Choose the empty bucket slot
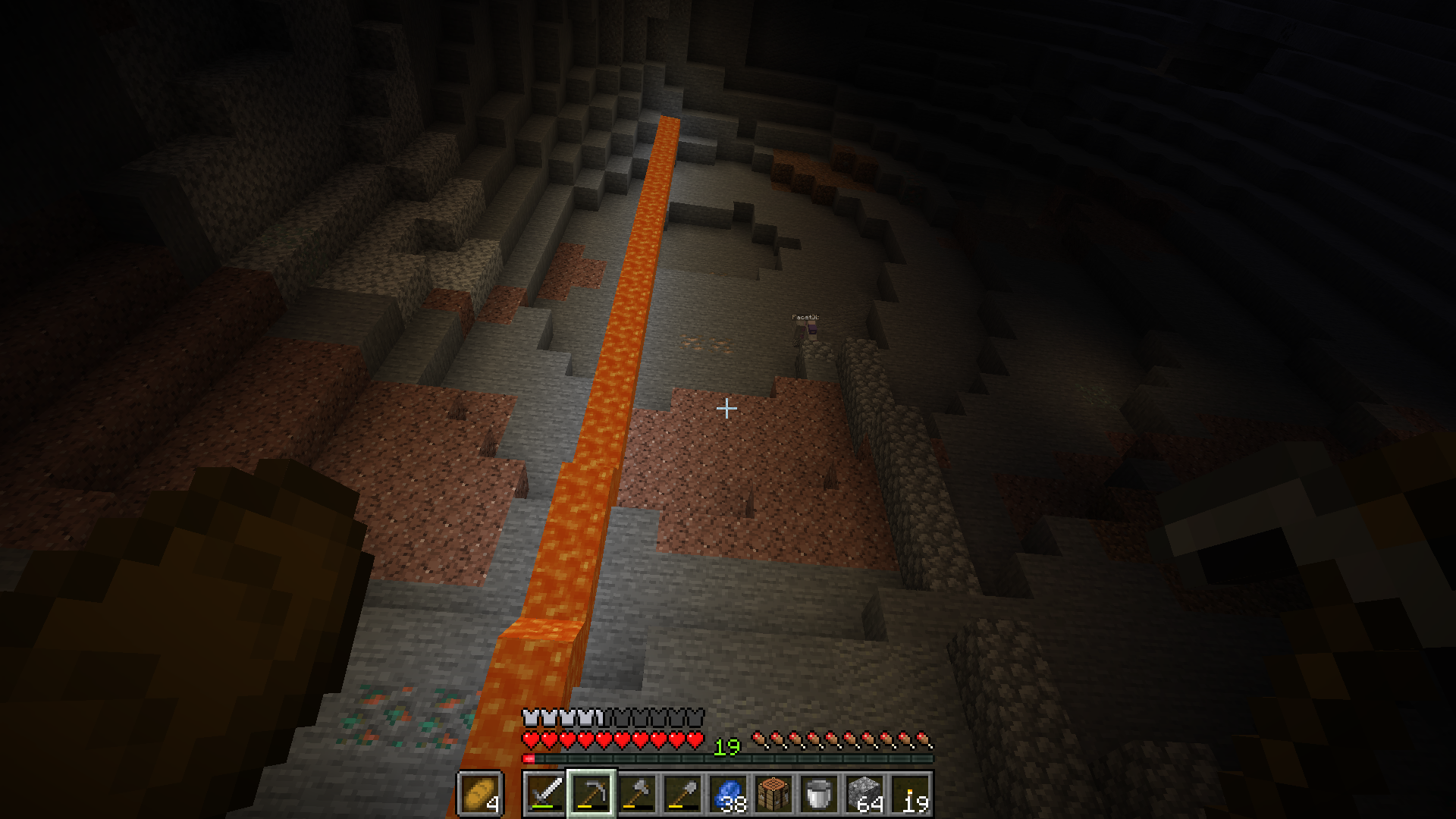 point(819,794)
